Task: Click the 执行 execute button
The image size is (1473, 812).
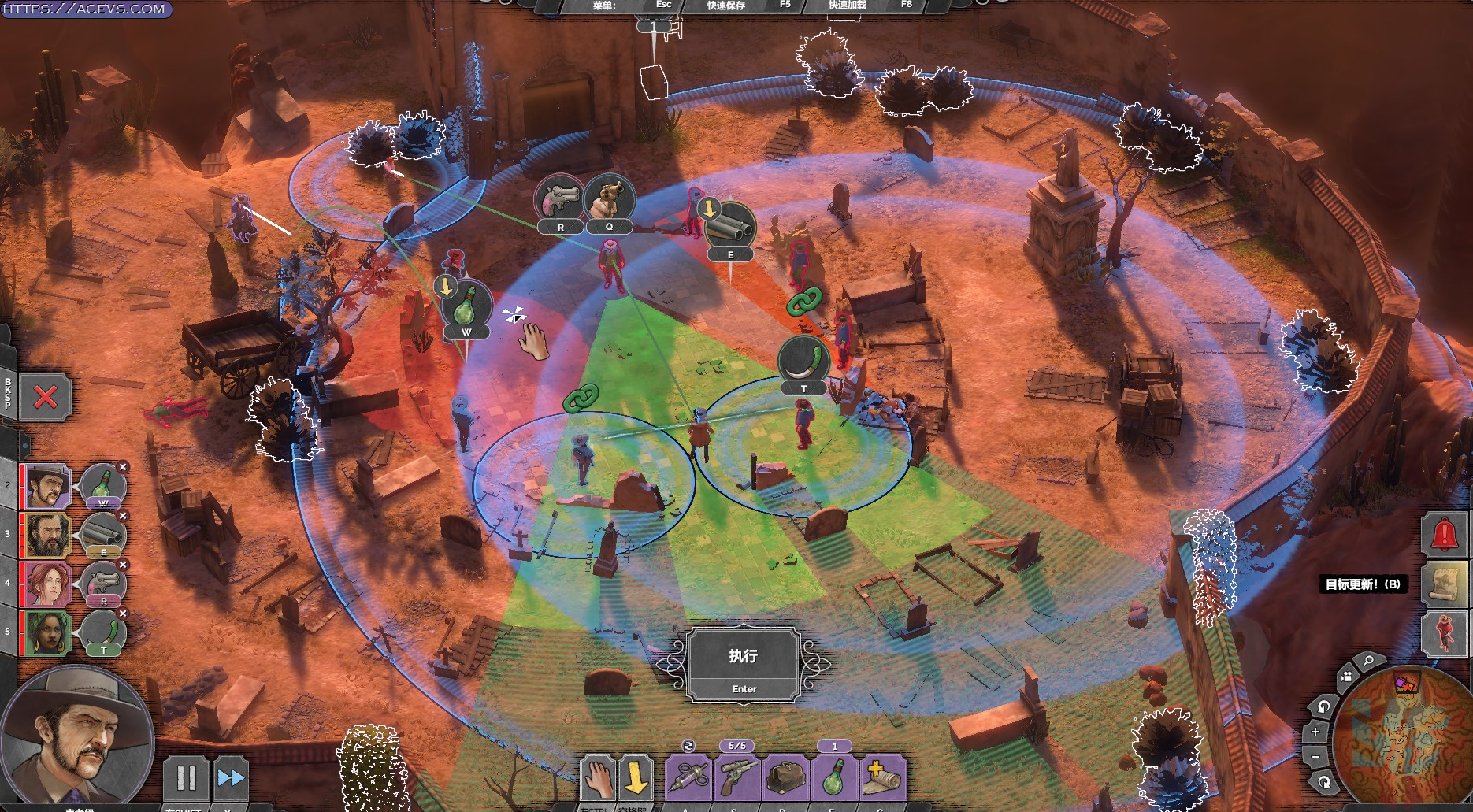Action: tap(744, 665)
